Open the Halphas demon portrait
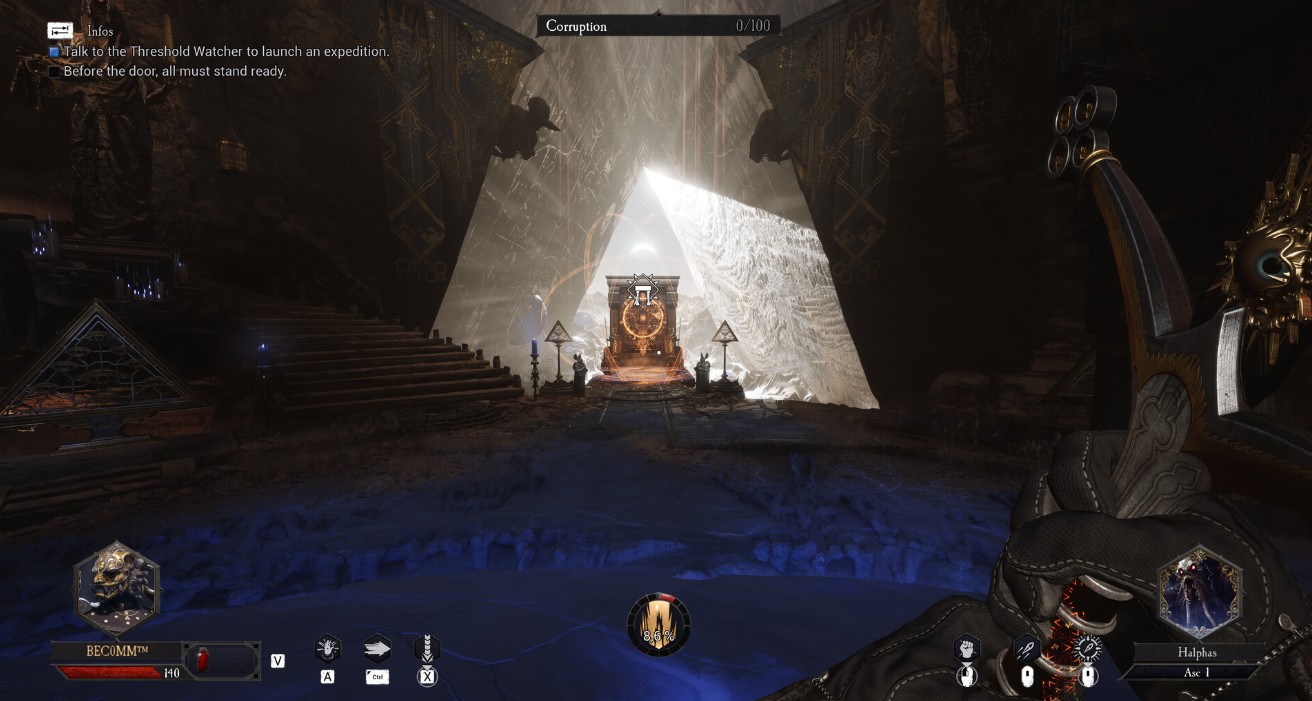Viewport: 1312px width, 701px height. 1200,592
